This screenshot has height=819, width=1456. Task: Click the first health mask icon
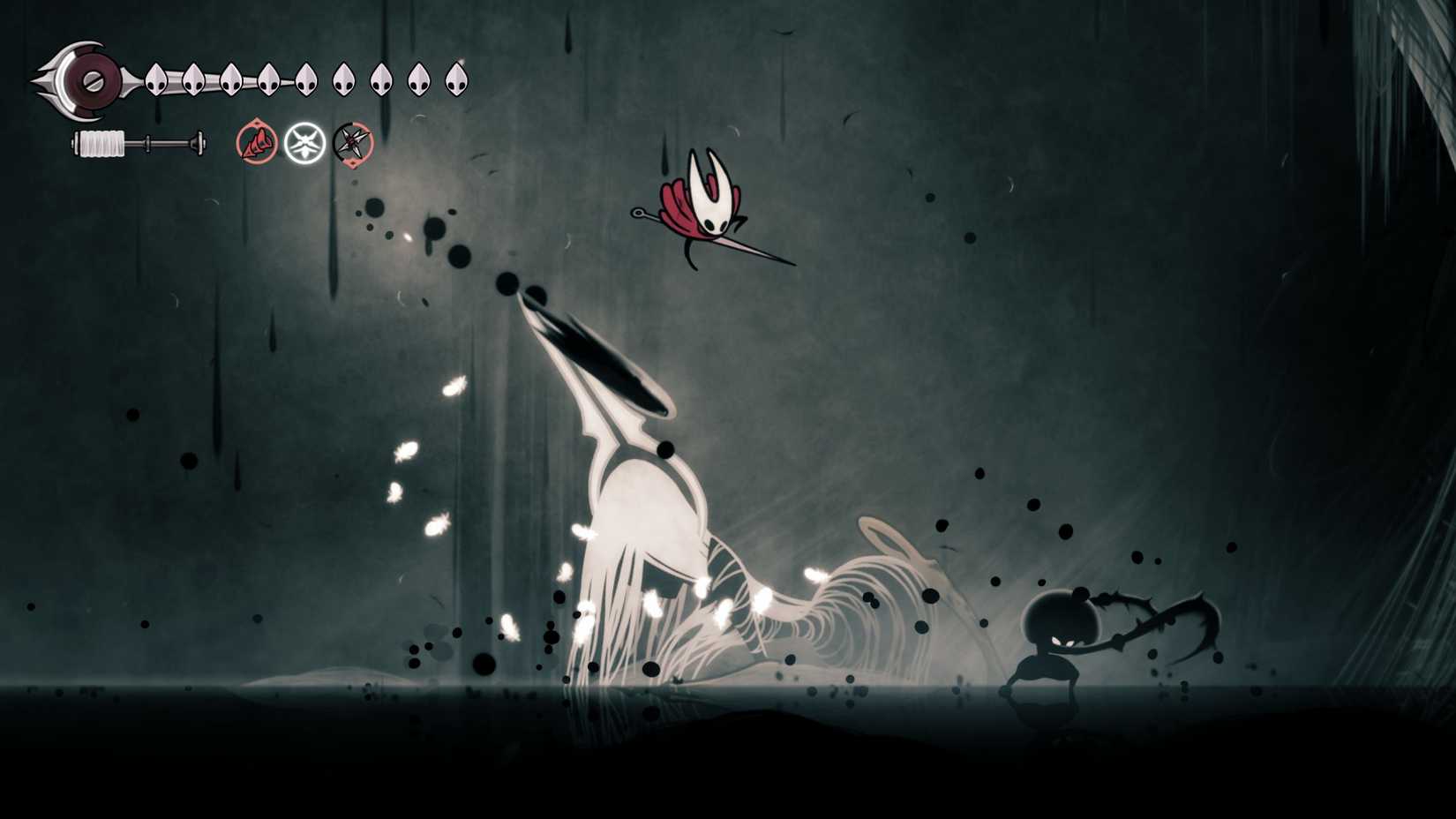tap(155, 78)
